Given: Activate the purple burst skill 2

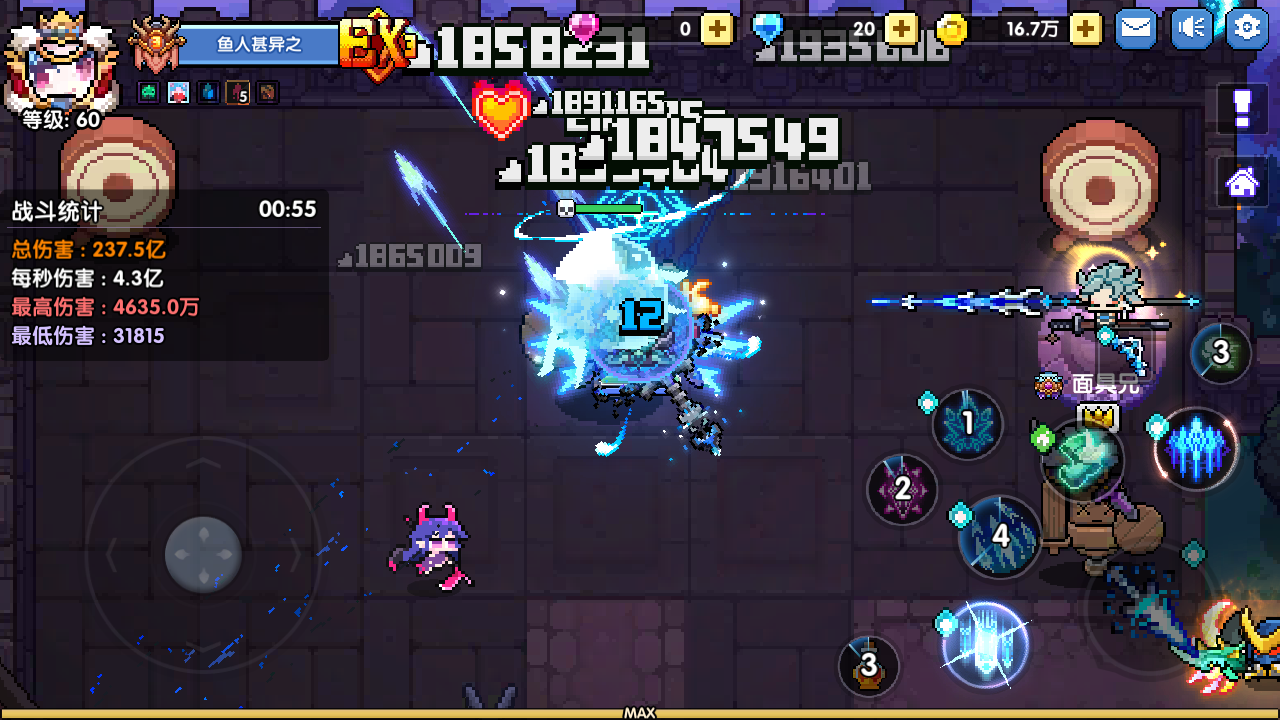Looking at the screenshot, I should (902, 490).
